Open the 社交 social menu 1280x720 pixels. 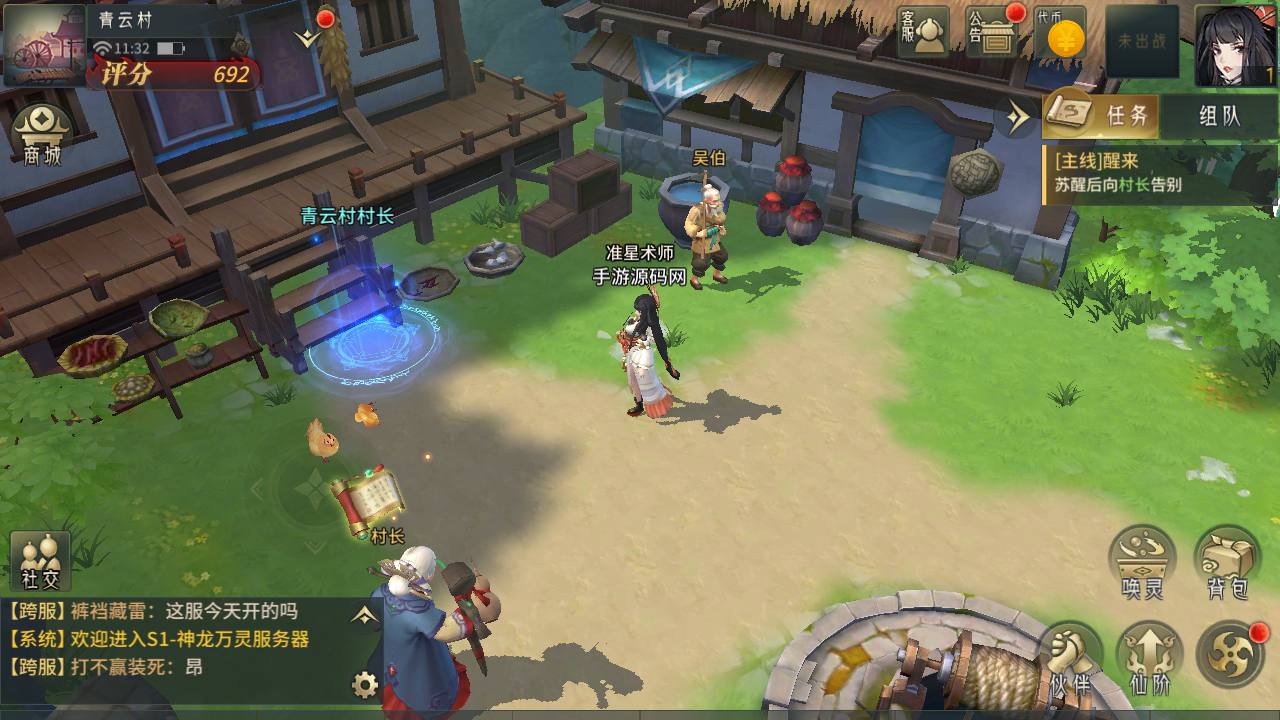tap(41, 561)
